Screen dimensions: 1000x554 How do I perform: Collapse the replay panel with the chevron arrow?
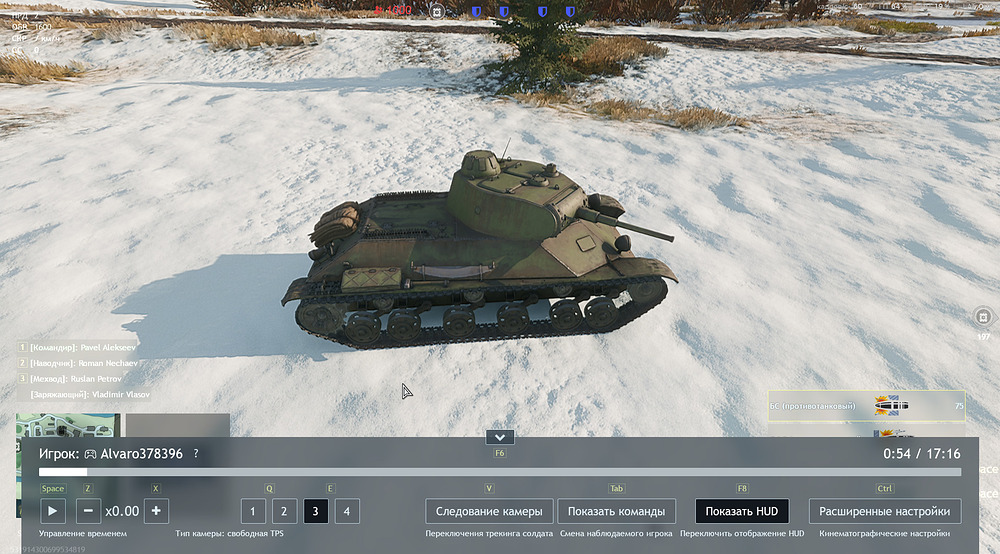(x=499, y=437)
